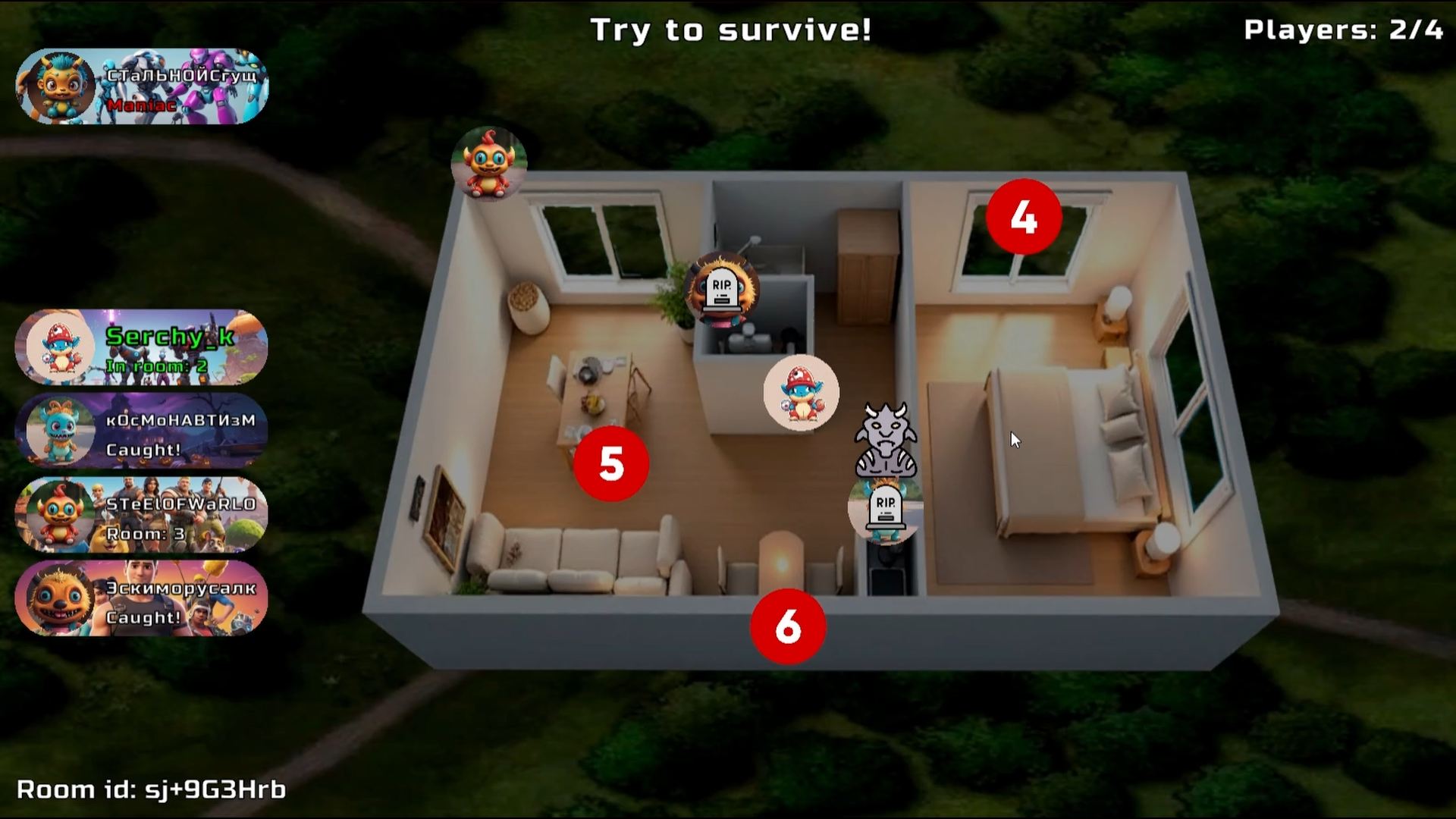Select the mushroom-hat creature inside the hallway
Screen dimensions: 1456x819
pyautogui.click(x=801, y=392)
